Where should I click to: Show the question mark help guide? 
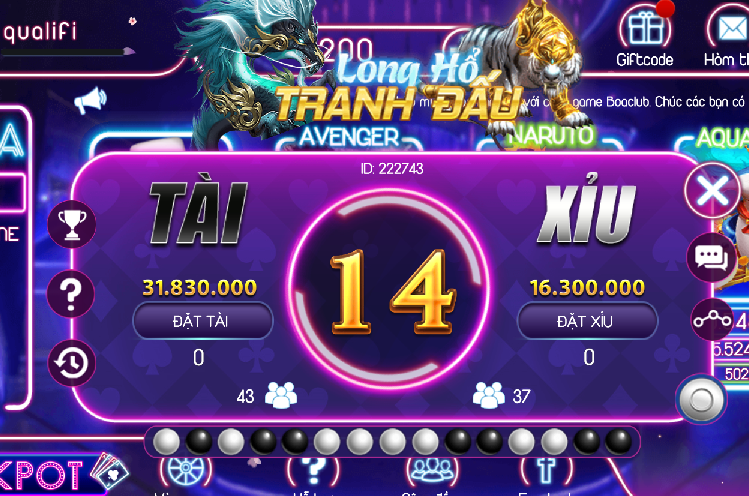[72, 294]
